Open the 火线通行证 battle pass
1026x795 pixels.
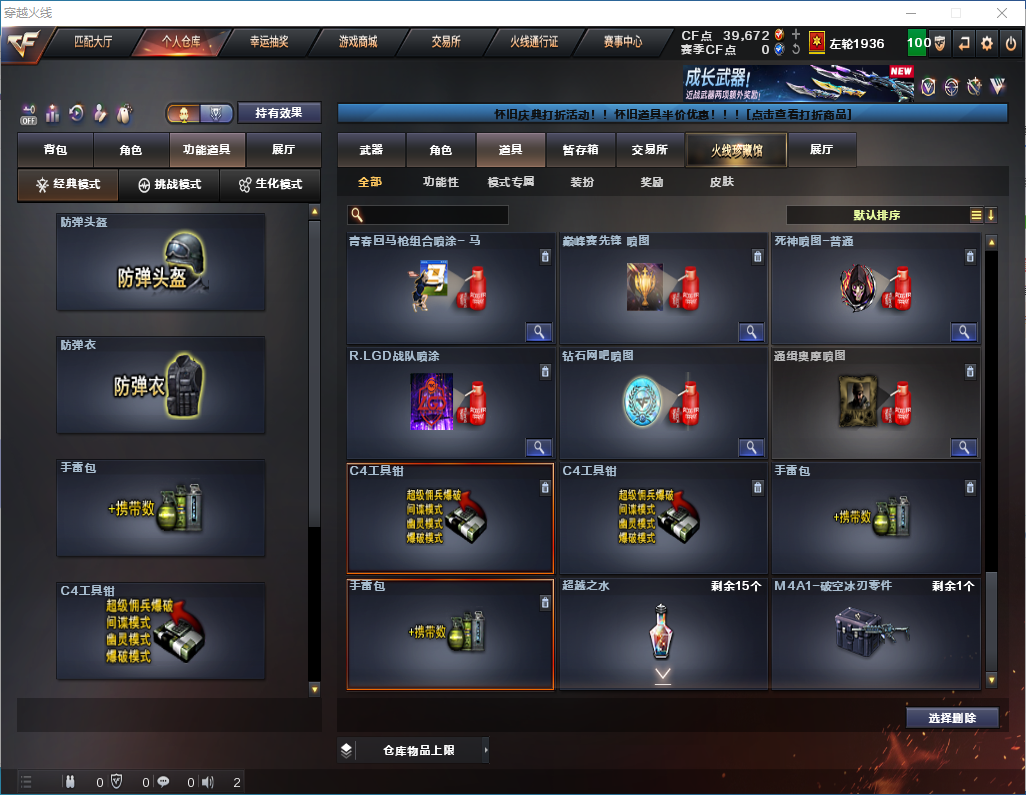534,42
